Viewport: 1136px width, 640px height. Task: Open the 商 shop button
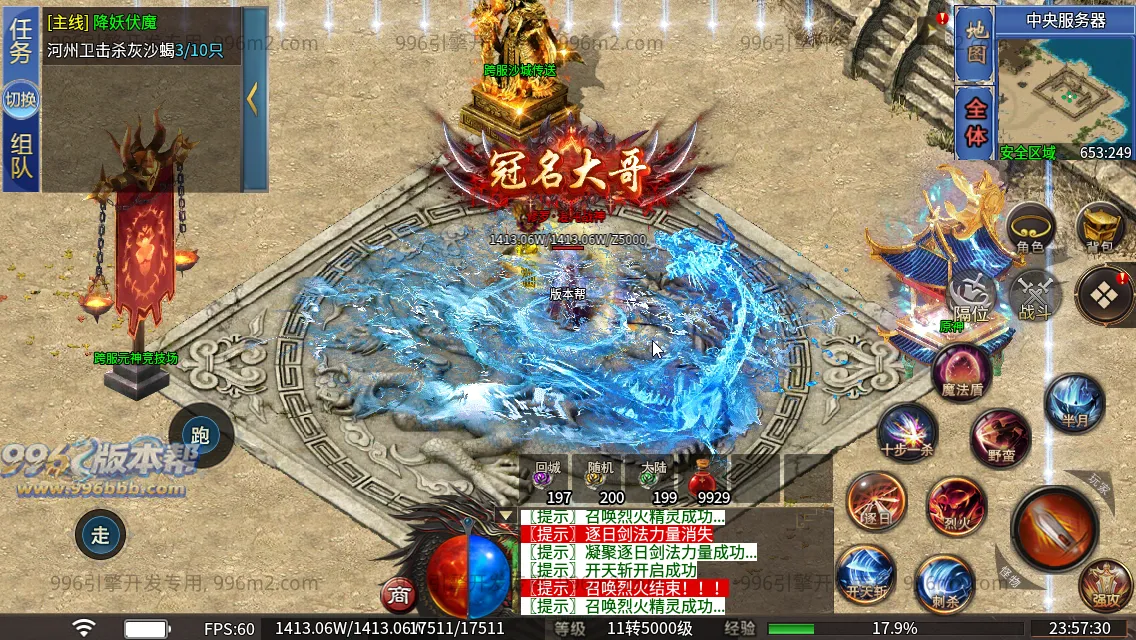click(399, 596)
